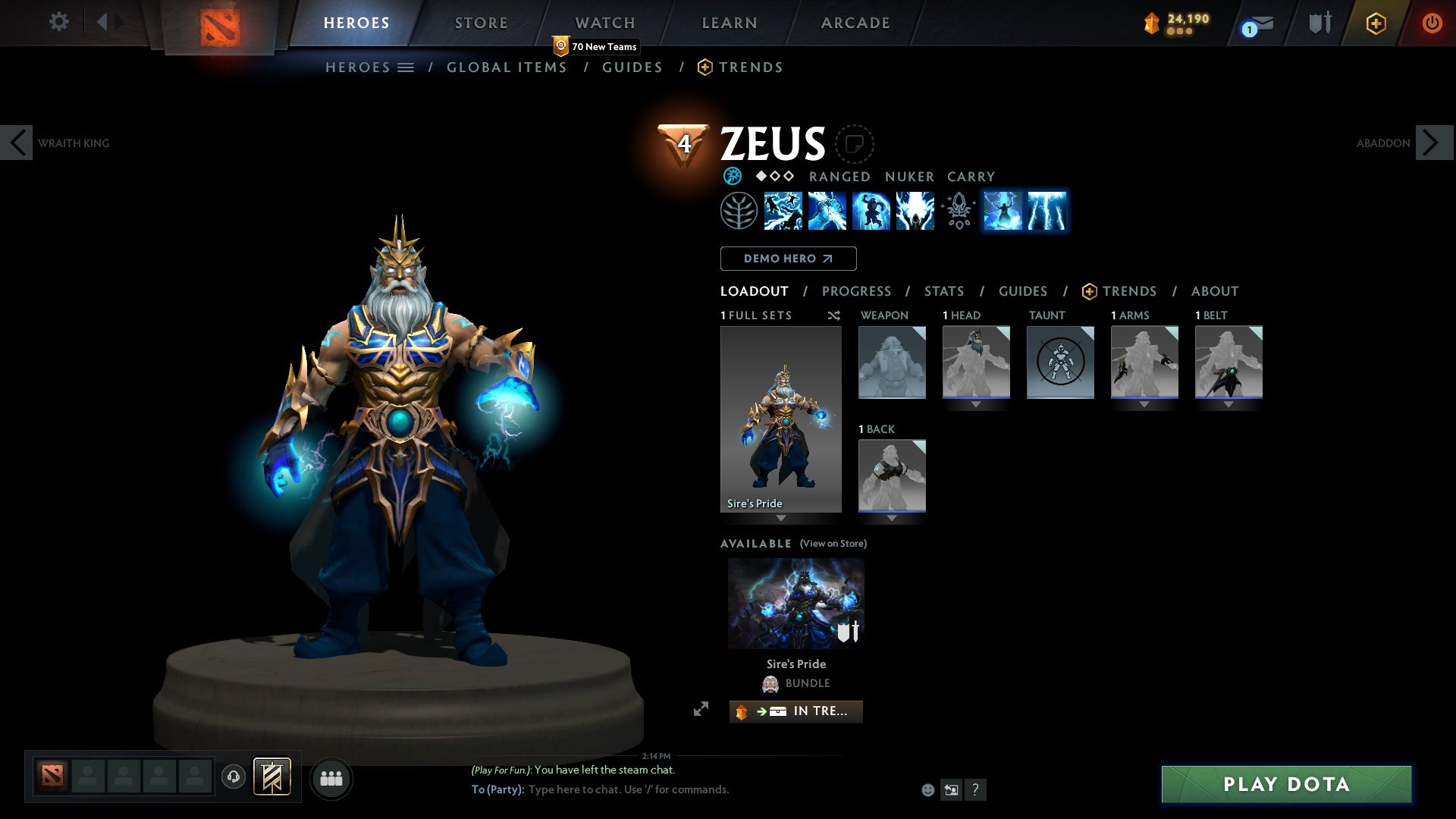Viewport: 1456px width, 819px height.
Task: Click the power/exit icon
Action: [x=1432, y=22]
